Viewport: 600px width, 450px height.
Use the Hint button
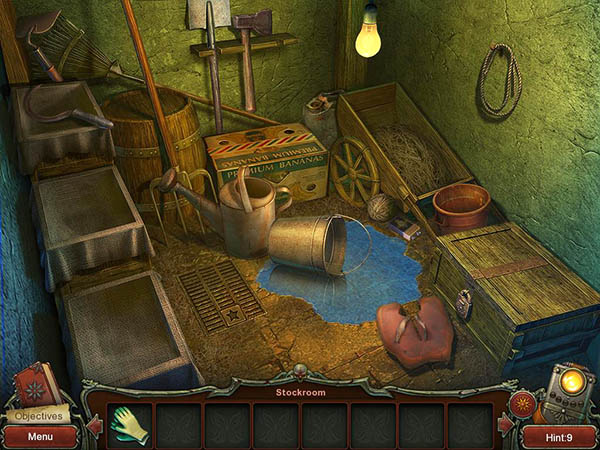(559, 436)
